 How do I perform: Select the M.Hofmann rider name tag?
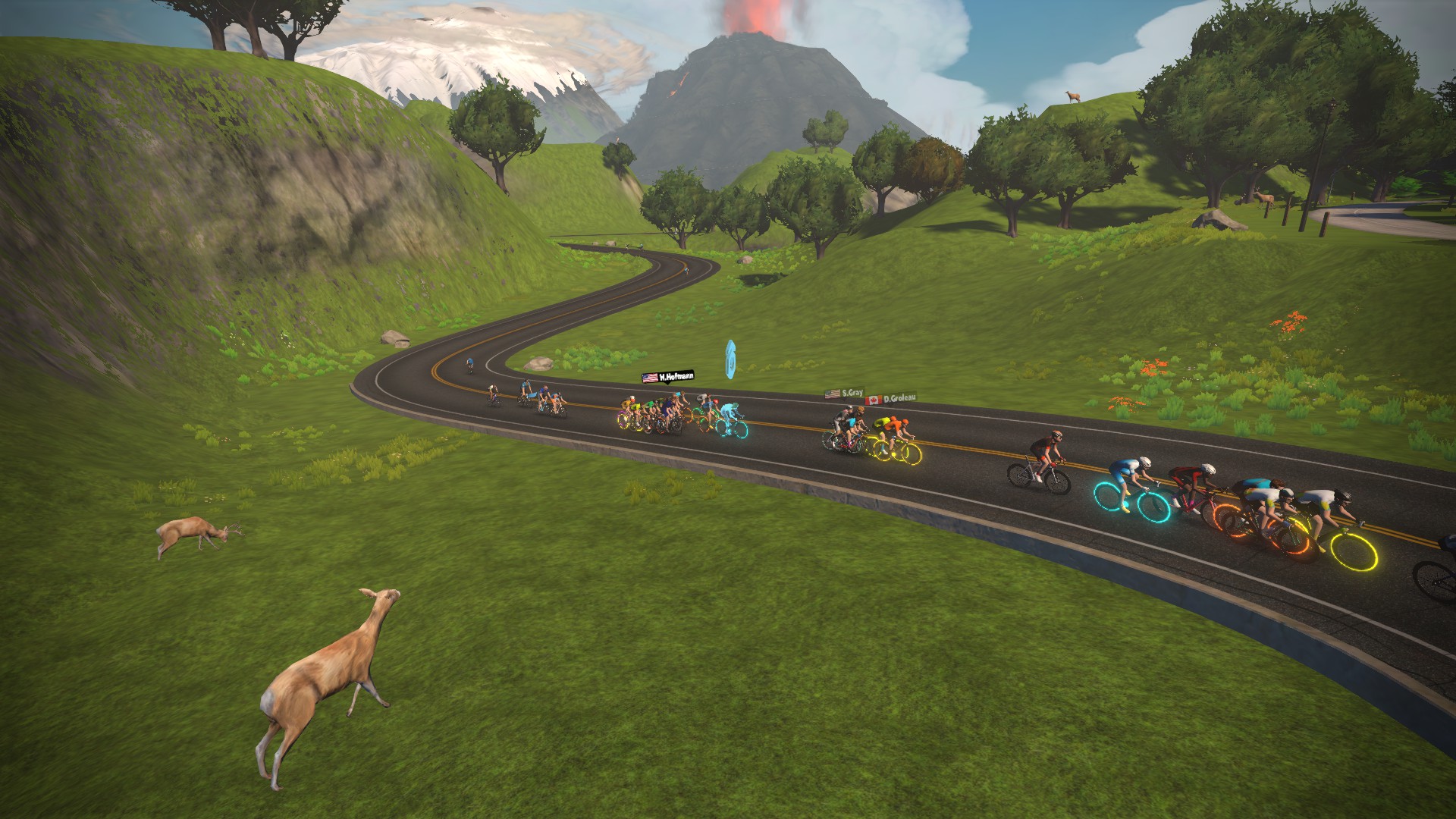coord(667,377)
